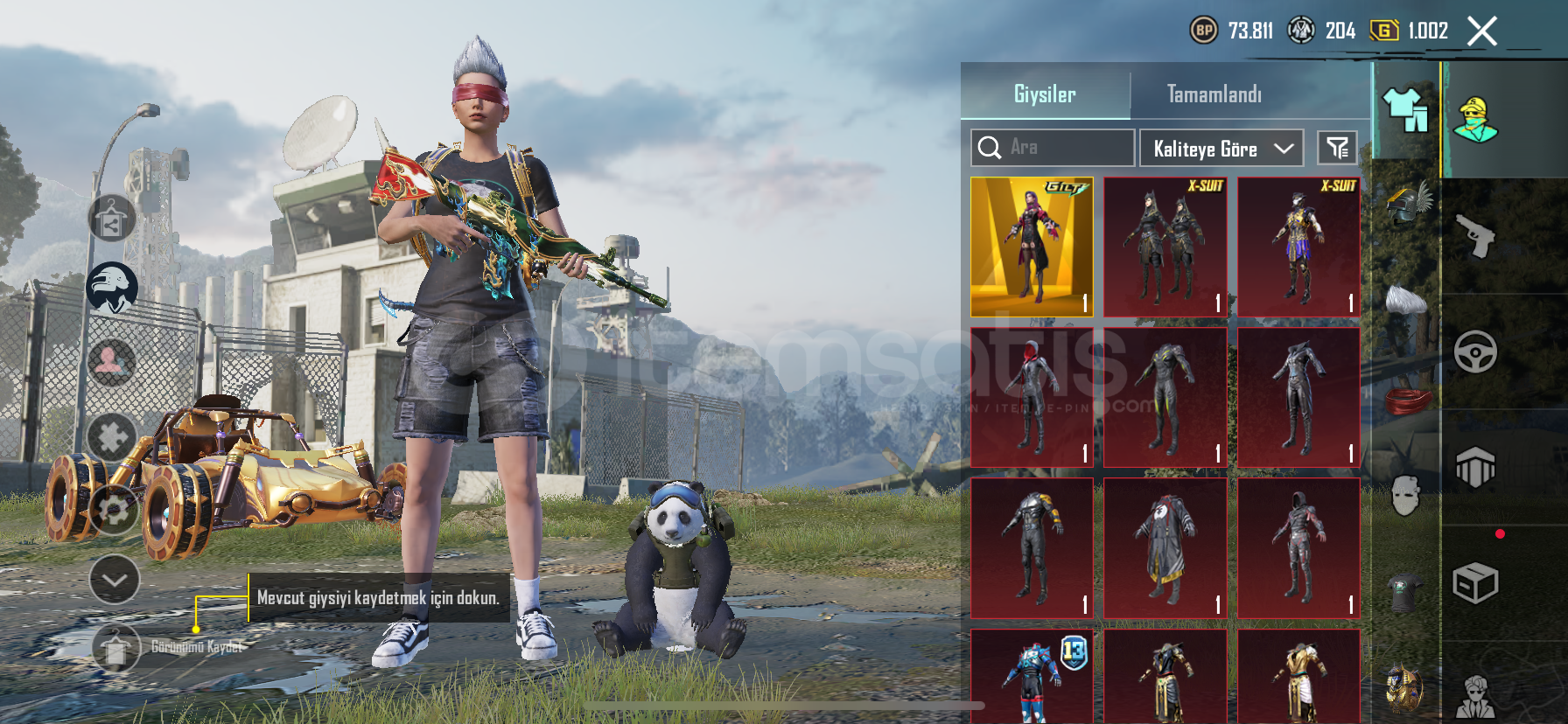
Task: Select the gold Gift outfit thumbnail
Action: [x=1032, y=247]
